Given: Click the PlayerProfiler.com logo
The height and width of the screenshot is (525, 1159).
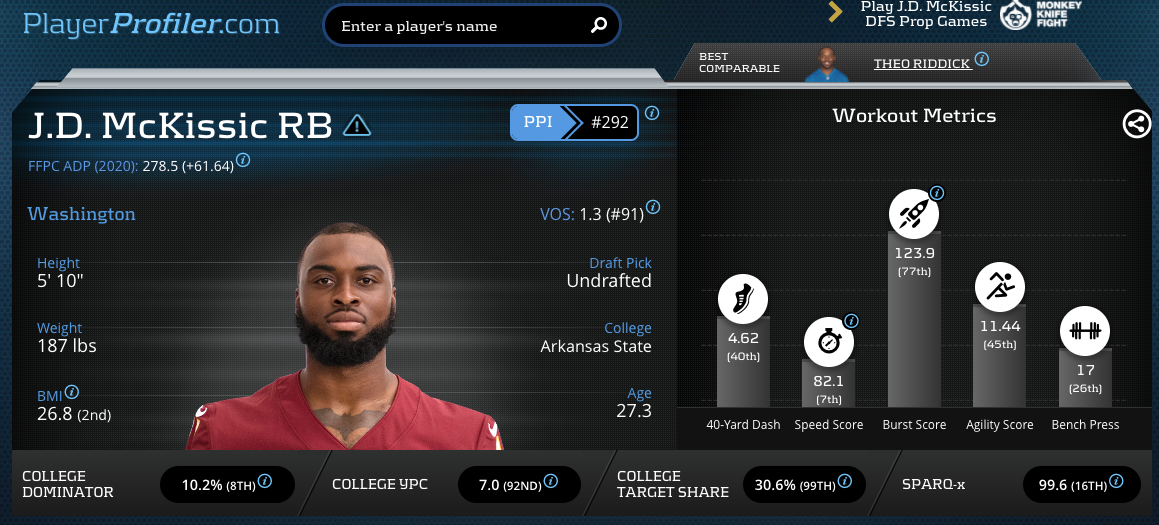Looking at the screenshot, I should coord(151,24).
